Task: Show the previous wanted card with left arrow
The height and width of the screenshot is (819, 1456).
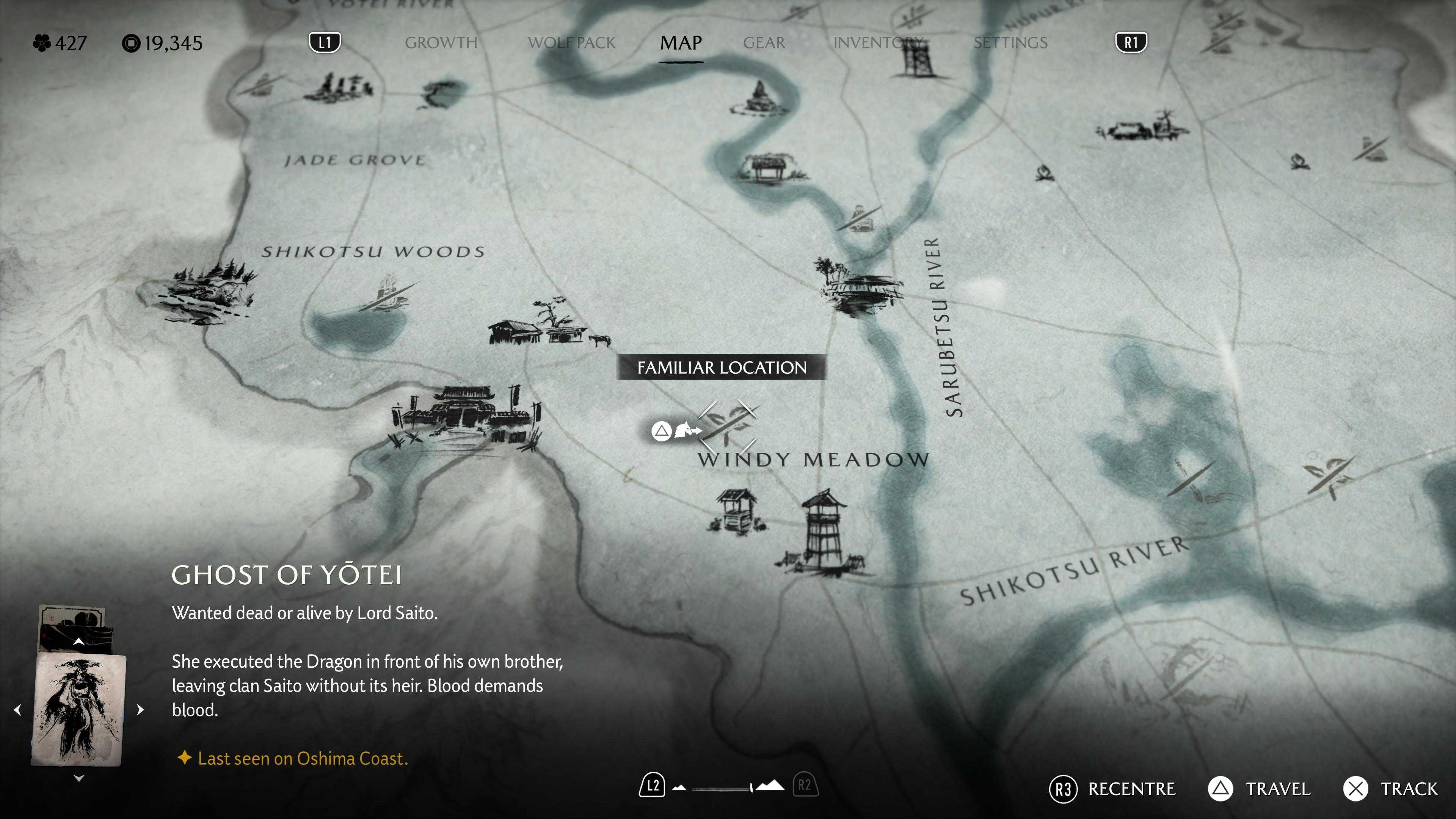Action: tap(17, 710)
